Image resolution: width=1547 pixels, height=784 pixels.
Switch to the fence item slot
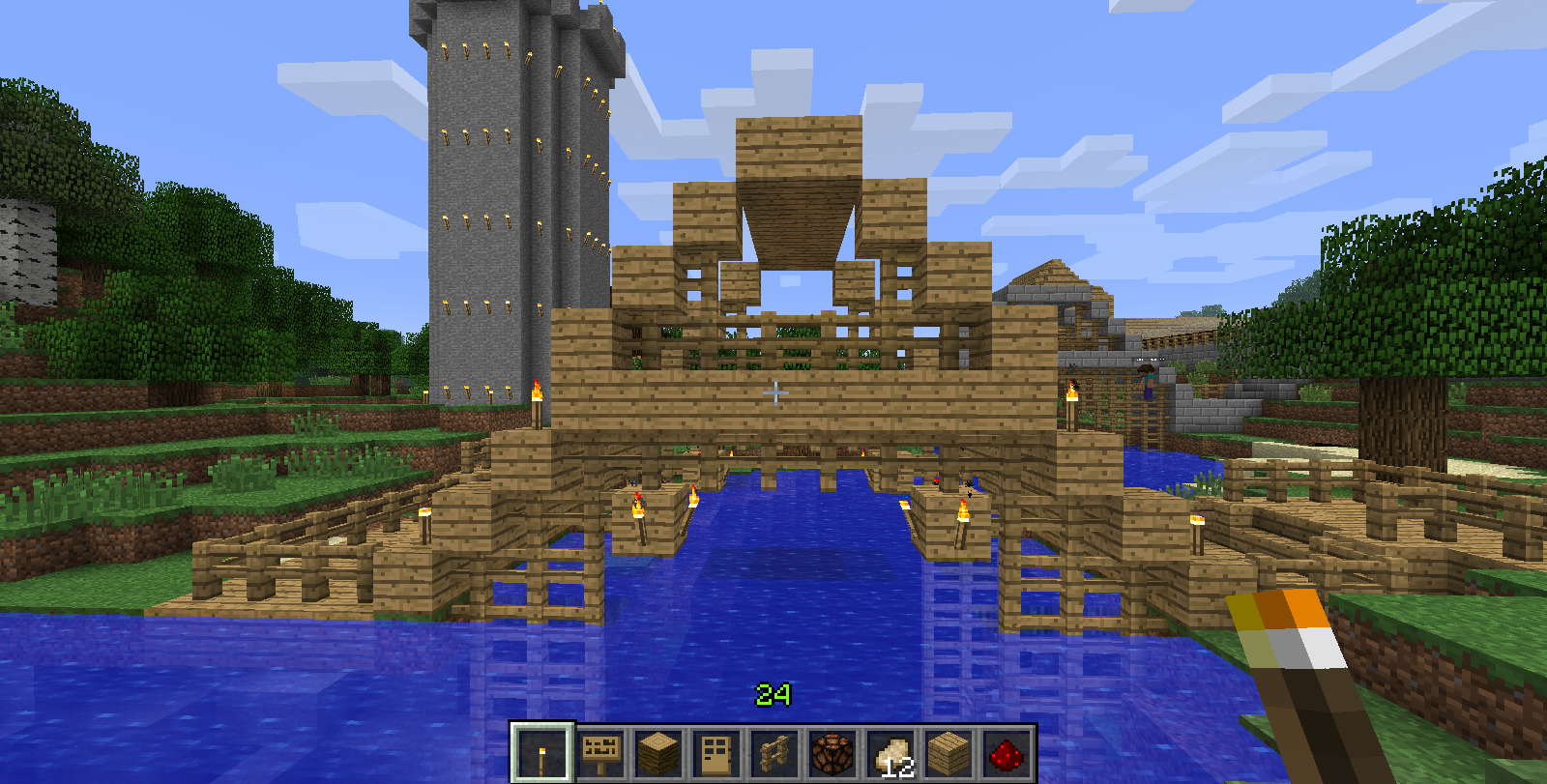click(x=774, y=753)
